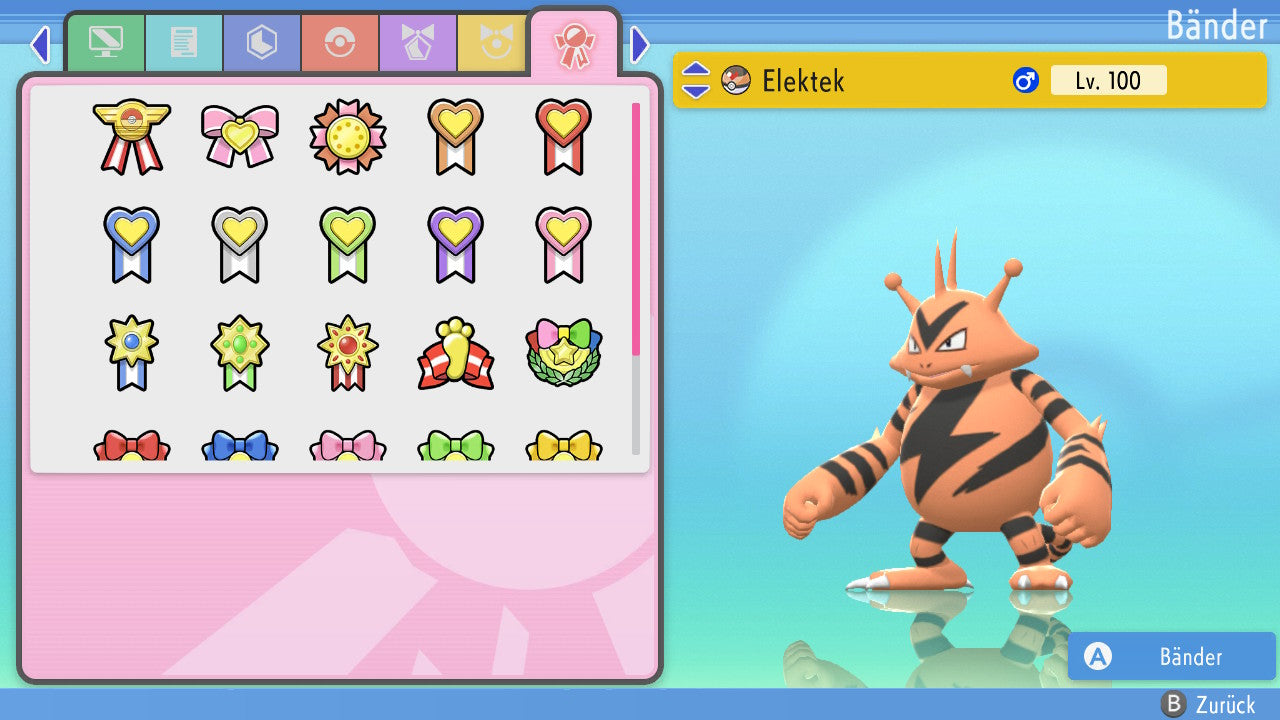Open the red Poké Ball tab

[339, 43]
